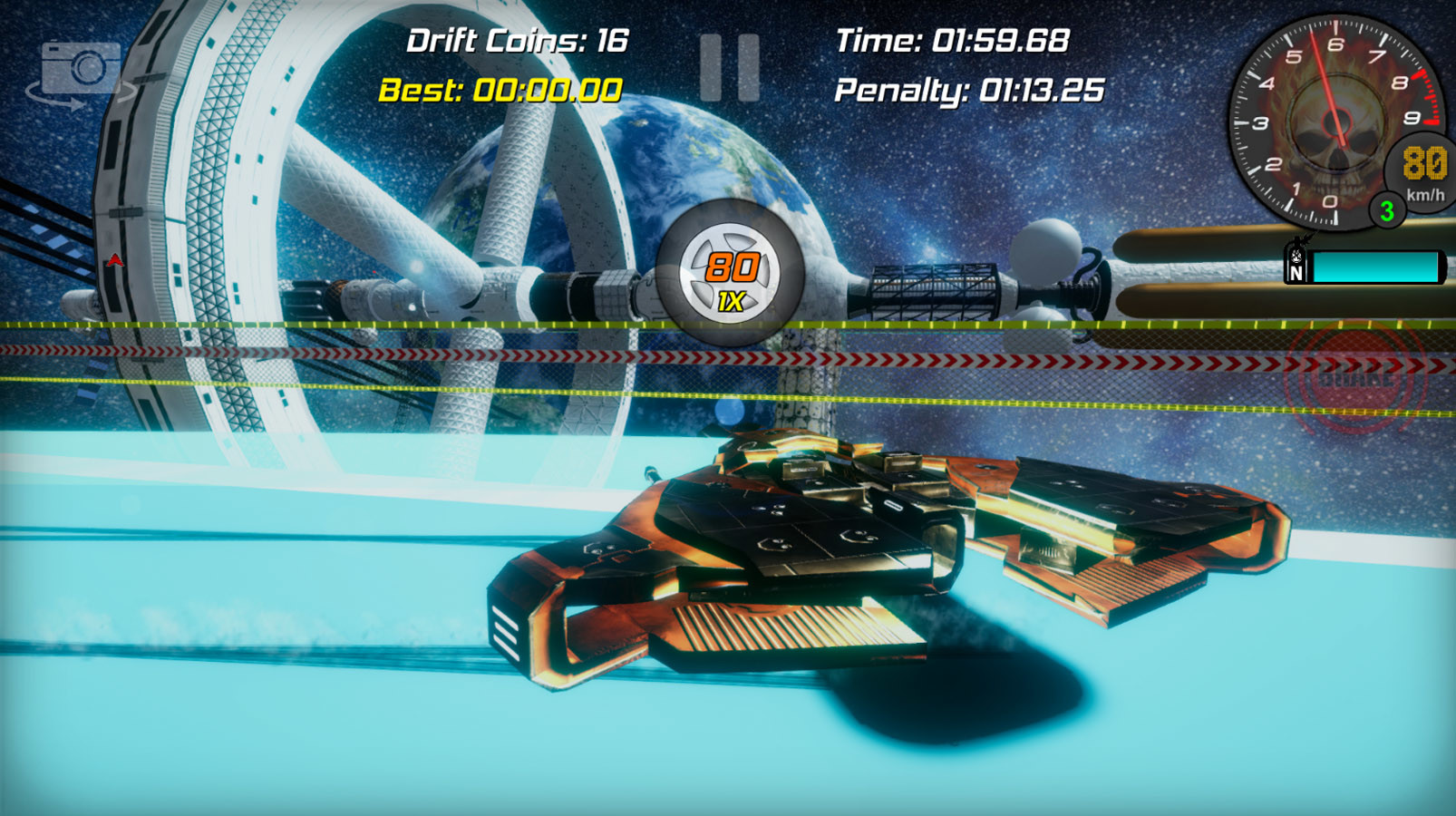Click the Drift Coins: 16 counter
This screenshot has width=1456, height=816.
(x=519, y=41)
